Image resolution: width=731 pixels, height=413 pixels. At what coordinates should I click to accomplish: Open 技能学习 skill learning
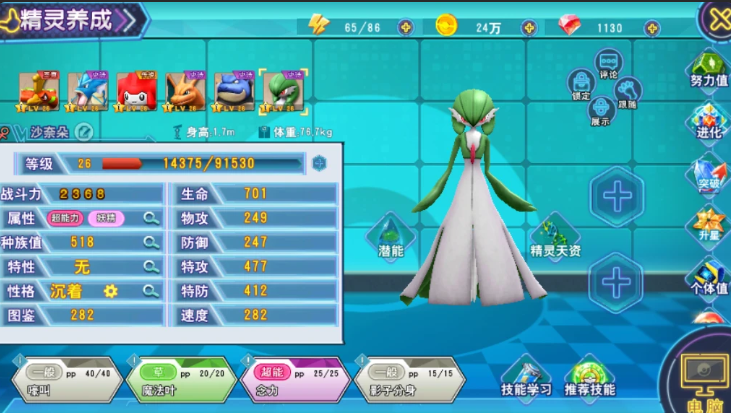click(x=526, y=378)
